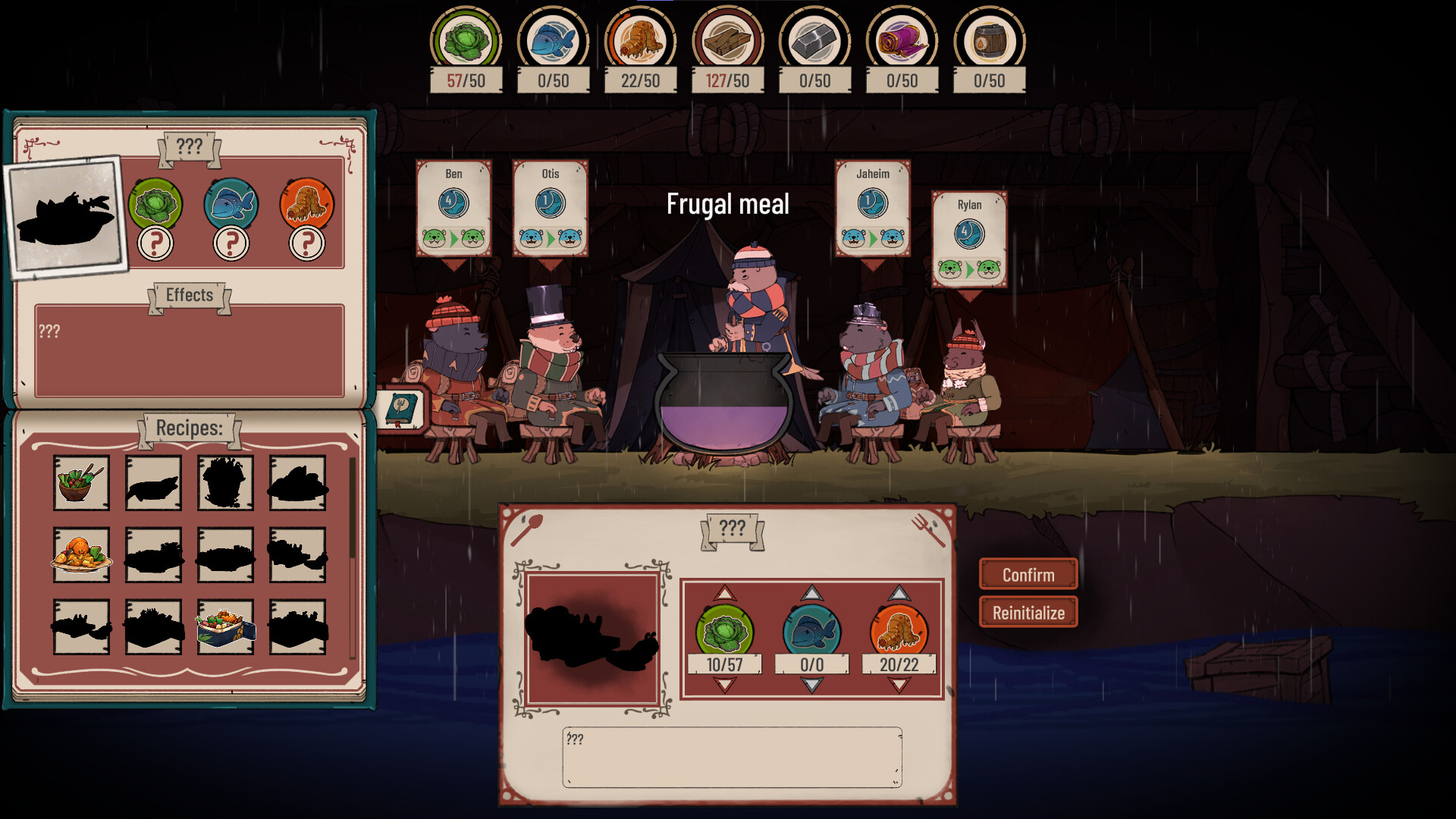Select the salad bowl recipe thumbnail
The image size is (1456, 819).
(x=81, y=482)
